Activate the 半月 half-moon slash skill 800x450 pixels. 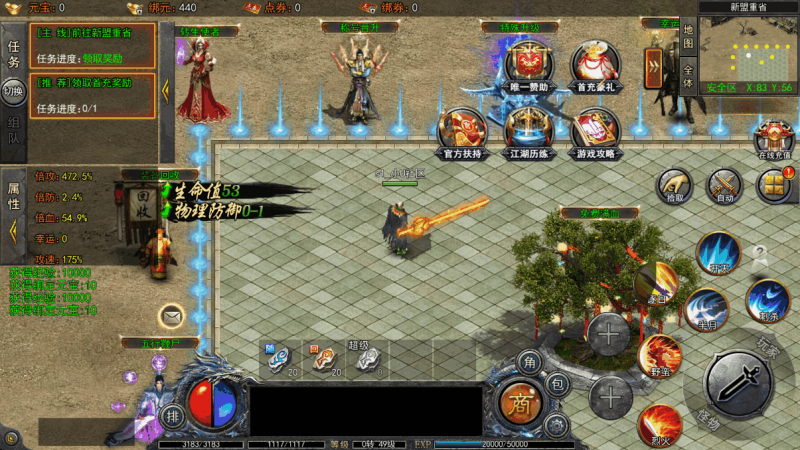[706, 308]
